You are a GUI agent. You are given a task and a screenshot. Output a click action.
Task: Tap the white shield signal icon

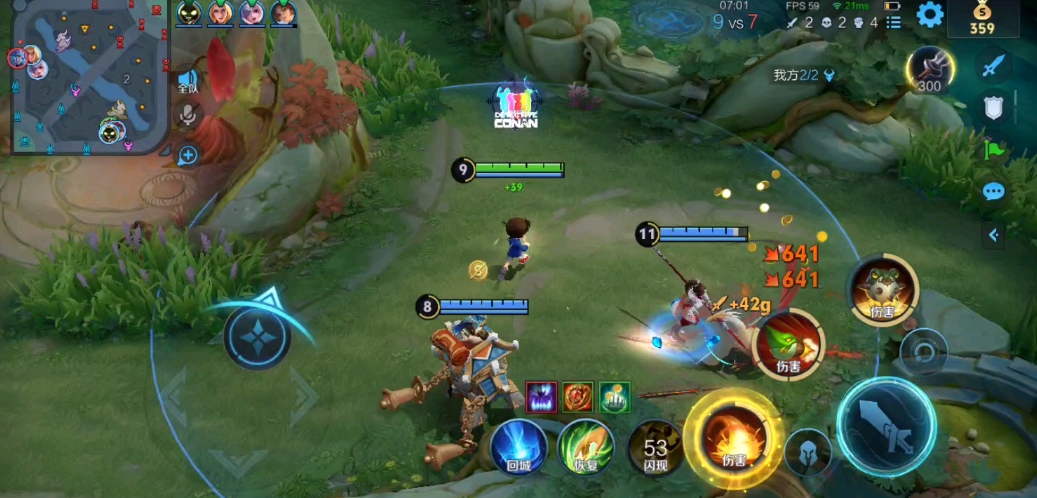993,108
